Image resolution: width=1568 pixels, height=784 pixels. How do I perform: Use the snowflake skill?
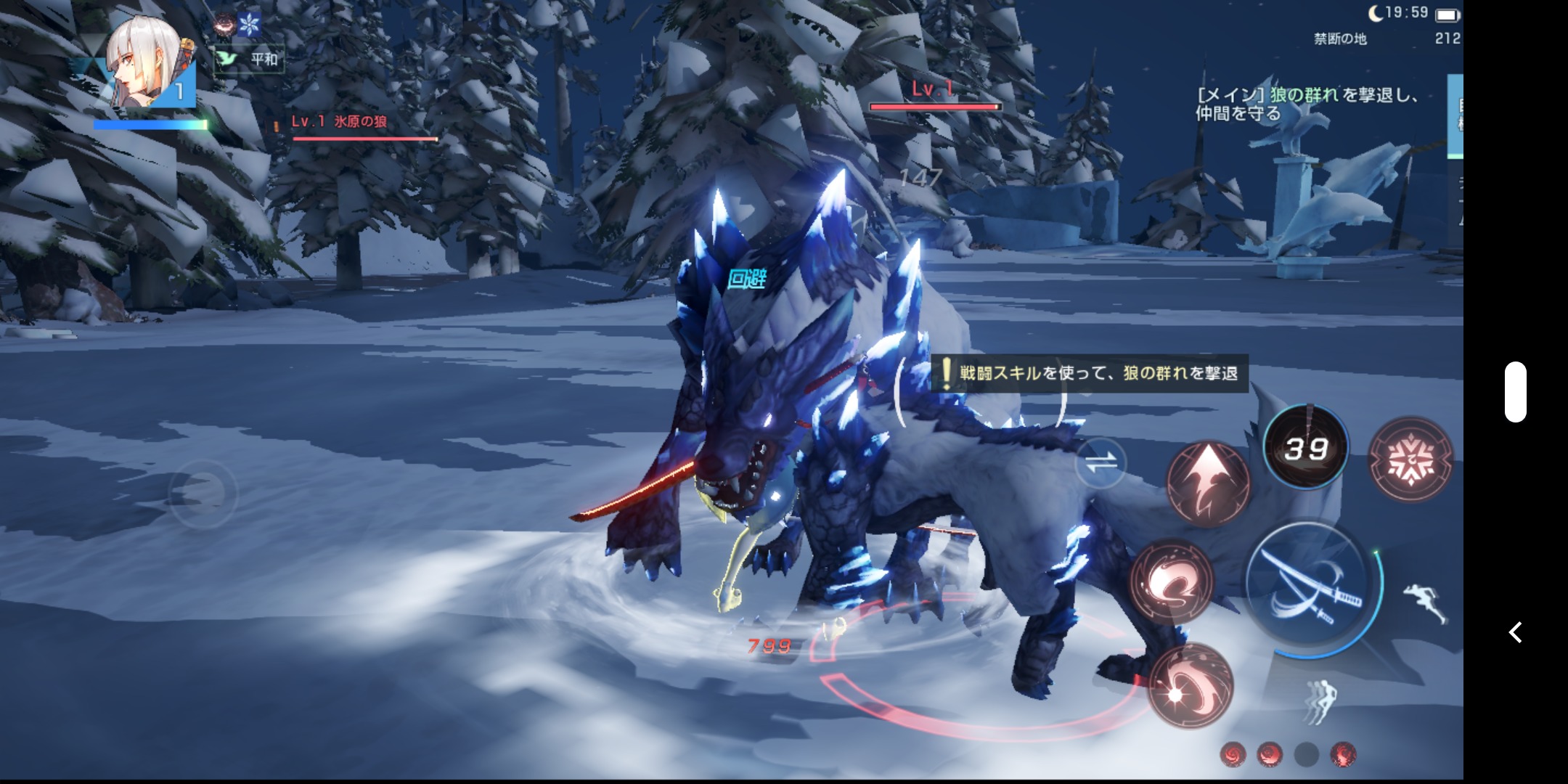tap(1410, 459)
